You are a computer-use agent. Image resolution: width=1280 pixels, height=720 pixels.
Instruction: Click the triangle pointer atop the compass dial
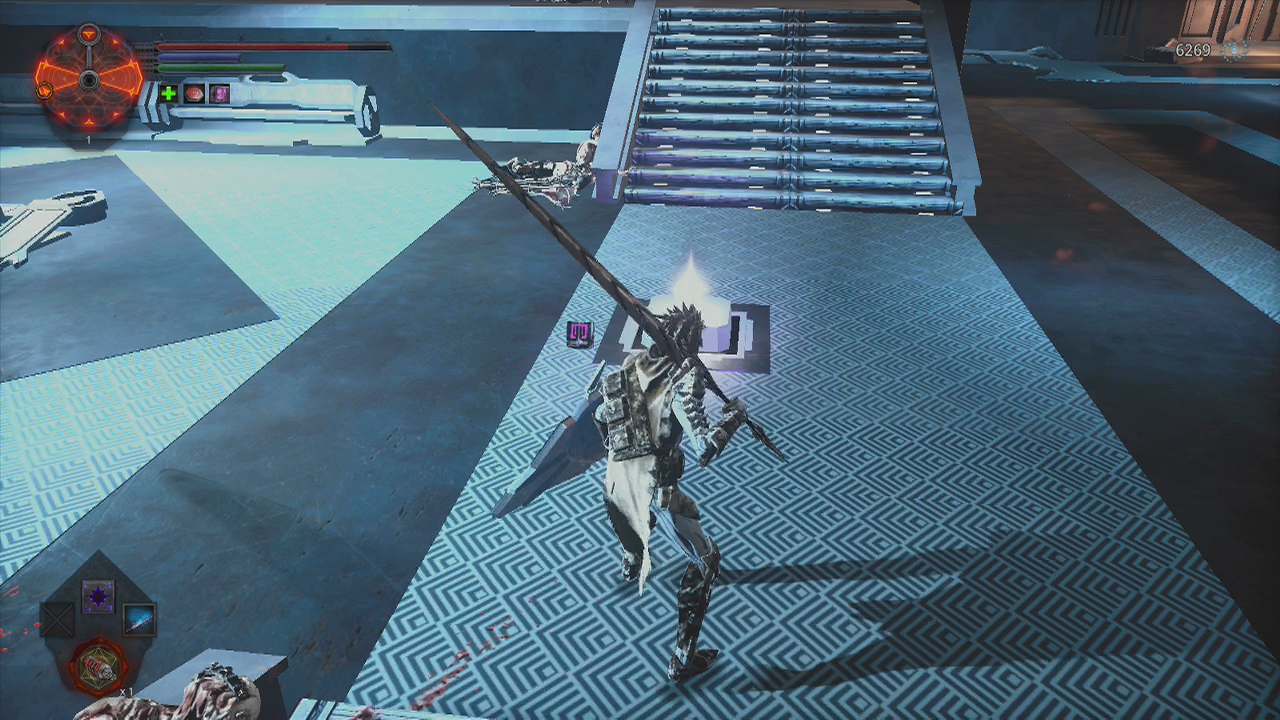coord(89,33)
